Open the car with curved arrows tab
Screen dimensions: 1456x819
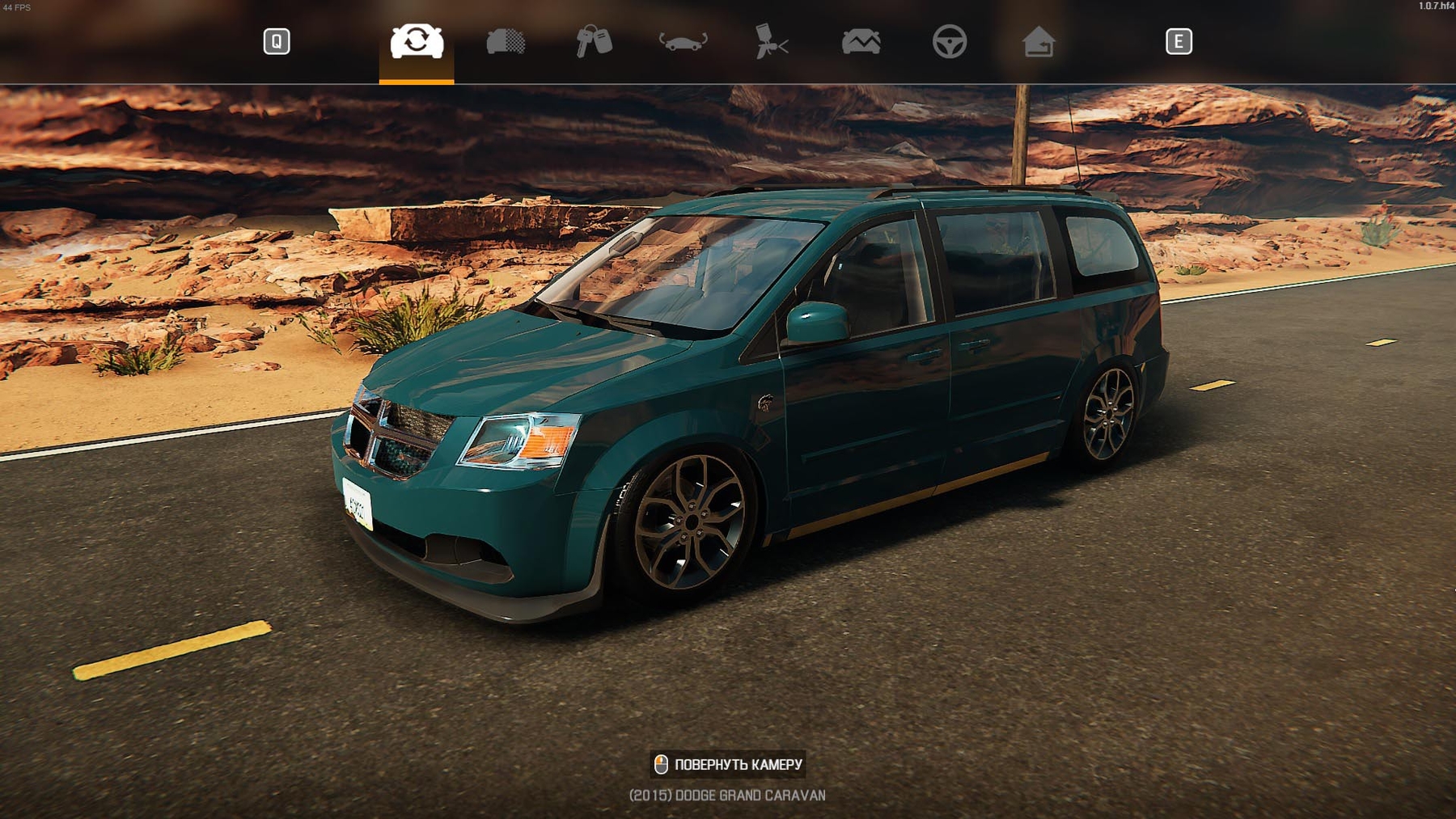683,41
